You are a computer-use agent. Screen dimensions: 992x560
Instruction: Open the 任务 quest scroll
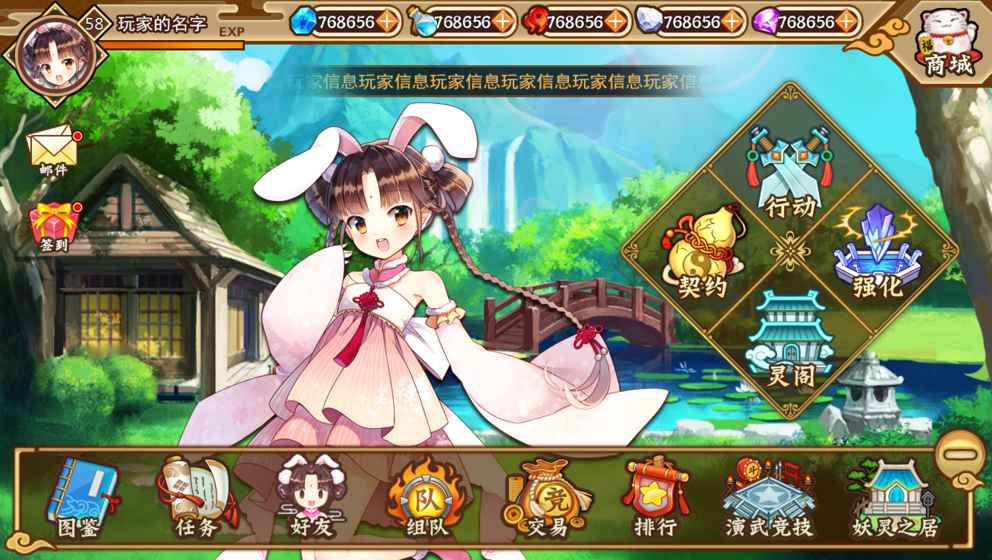click(196, 497)
